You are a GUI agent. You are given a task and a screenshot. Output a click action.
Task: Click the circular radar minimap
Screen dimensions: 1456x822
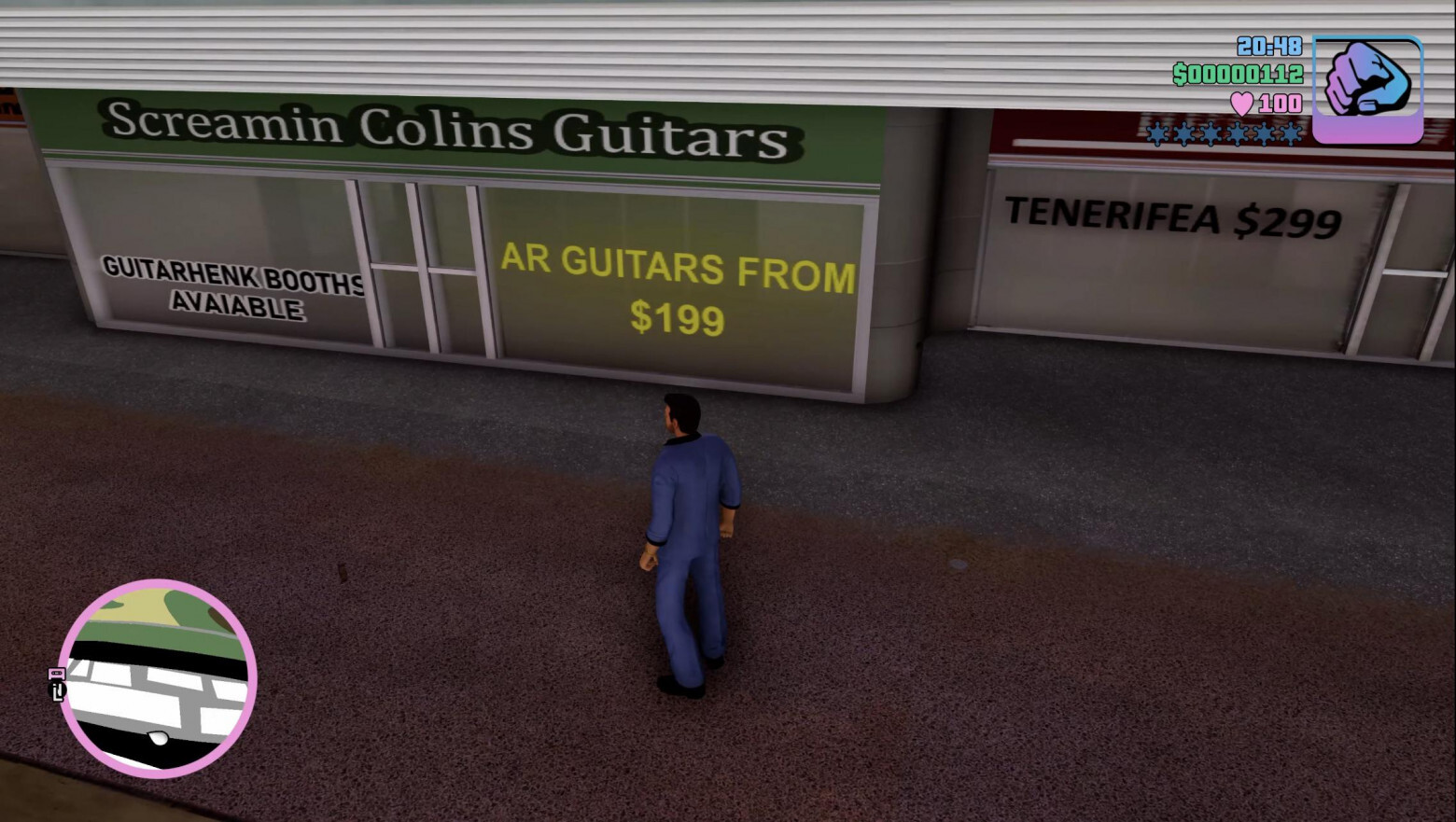[157, 678]
